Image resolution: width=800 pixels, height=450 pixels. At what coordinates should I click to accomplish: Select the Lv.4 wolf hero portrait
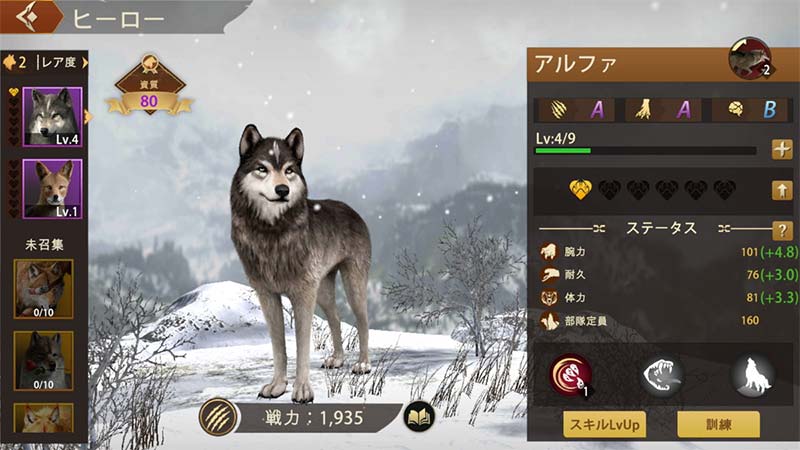coord(51,118)
